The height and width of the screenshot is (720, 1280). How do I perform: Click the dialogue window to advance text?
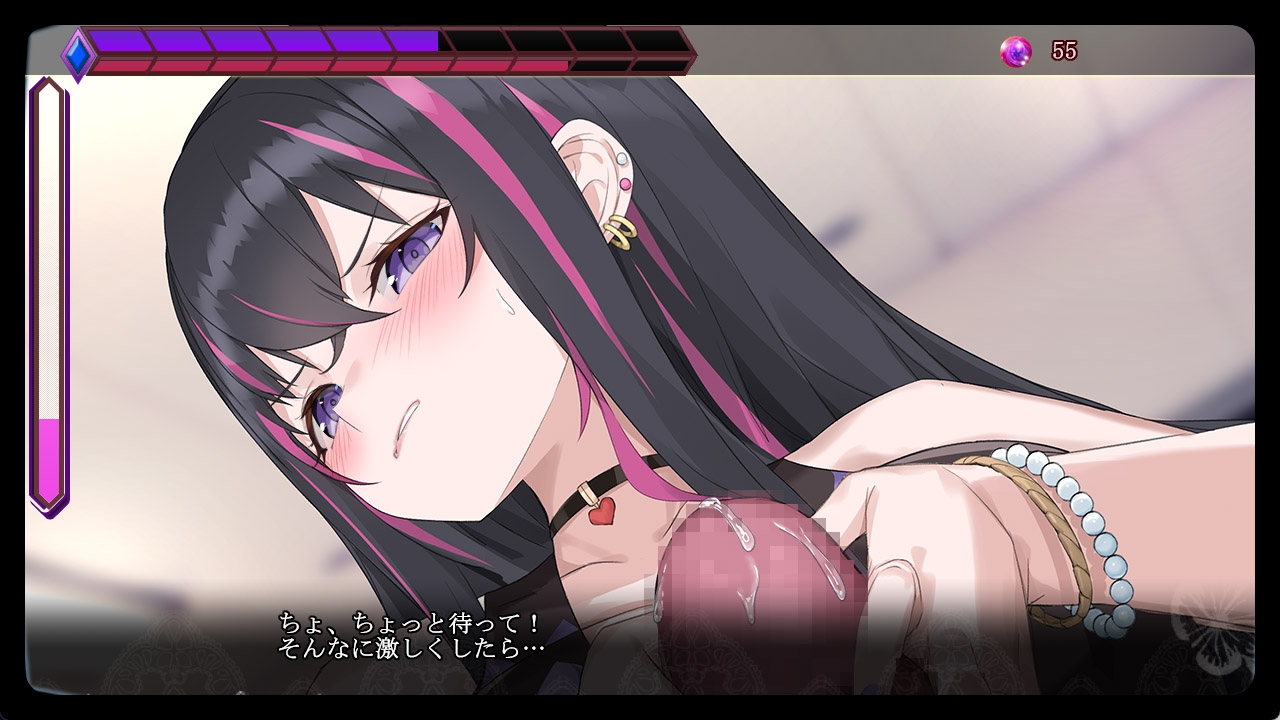640,640
